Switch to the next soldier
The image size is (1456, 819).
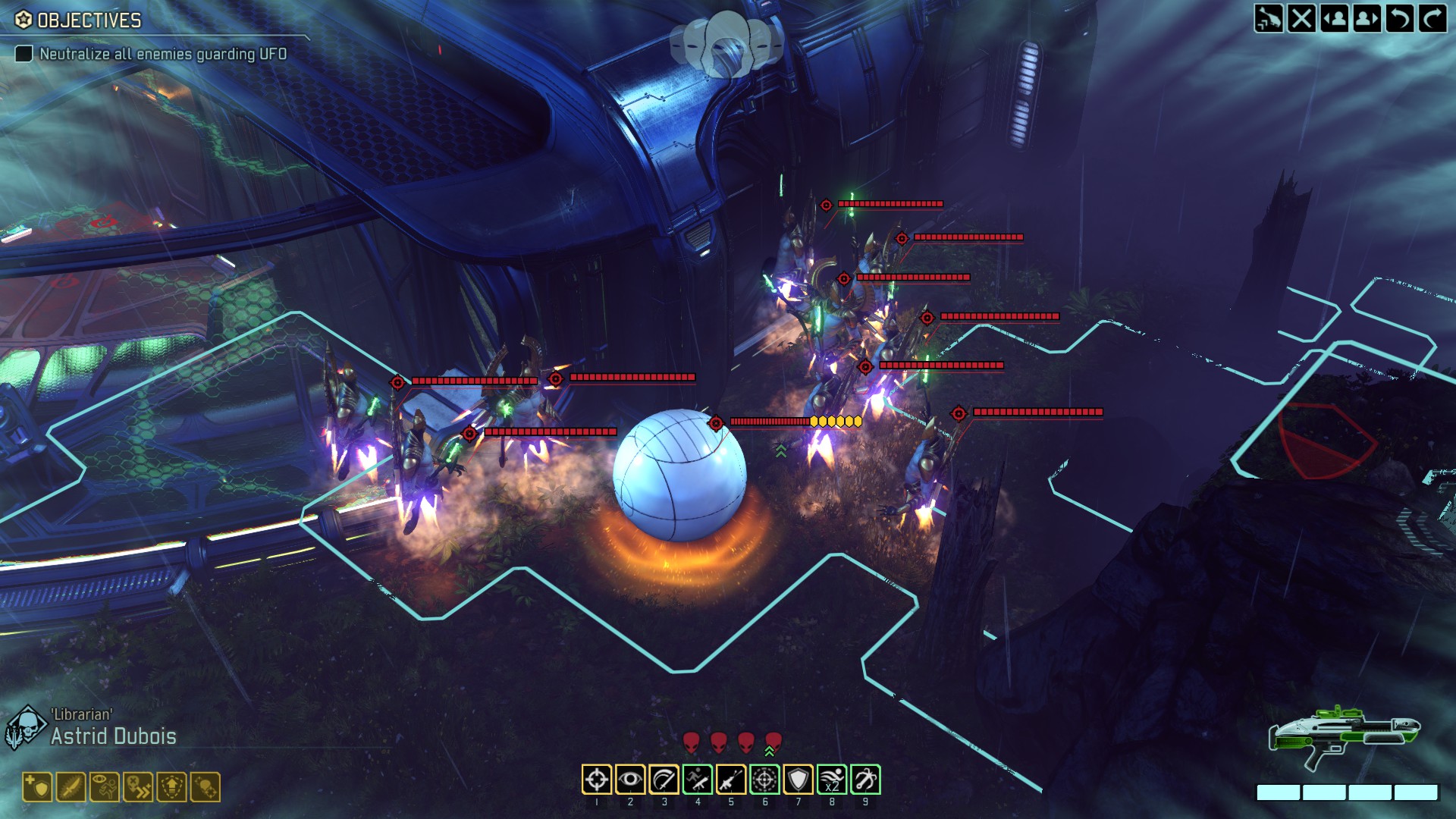click(x=1367, y=18)
